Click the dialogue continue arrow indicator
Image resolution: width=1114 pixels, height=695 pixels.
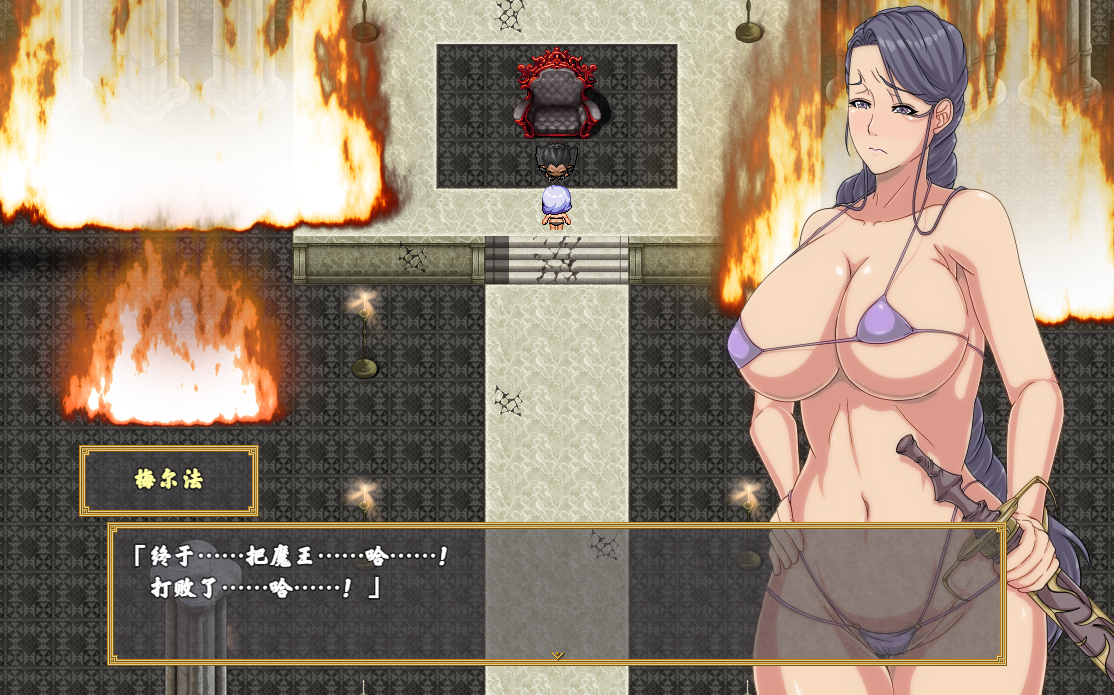click(x=558, y=655)
